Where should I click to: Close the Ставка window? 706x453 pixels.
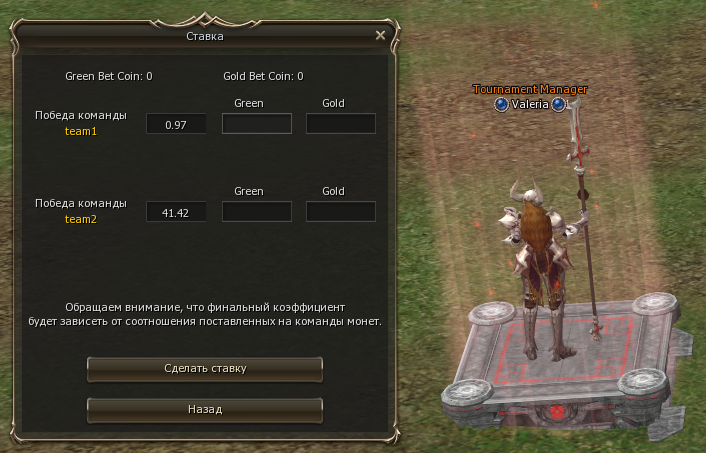click(380, 35)
